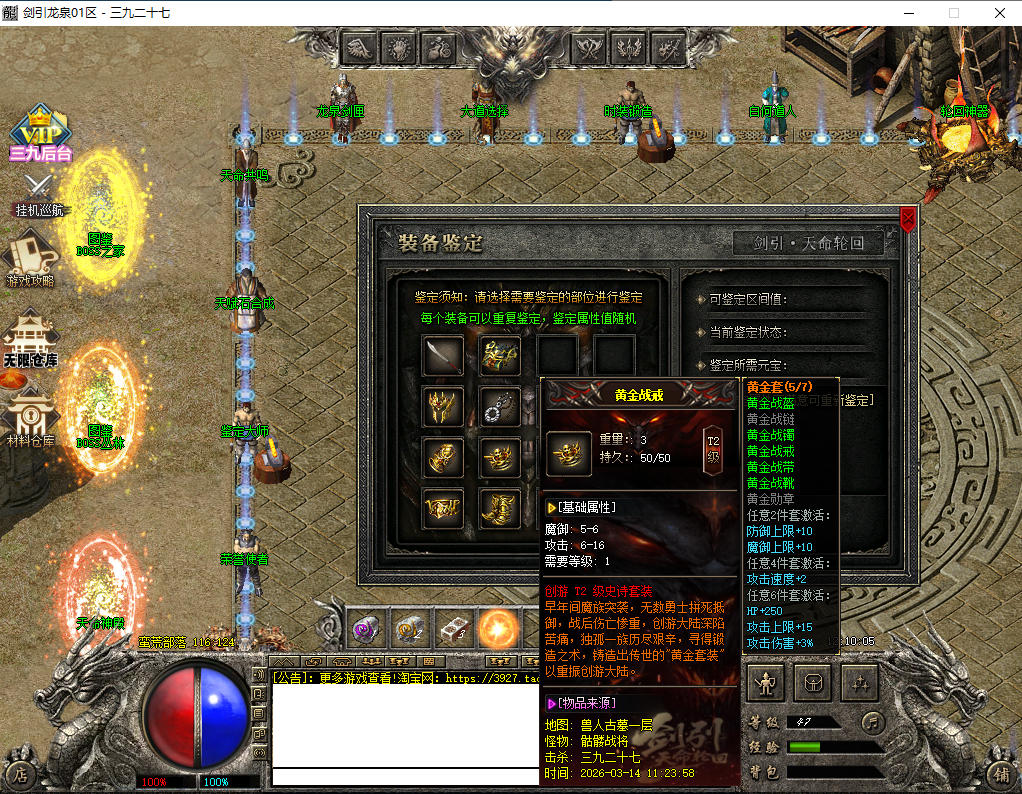Select the golden boots equipment slot

pyautogui.click(x=499, y=509)
